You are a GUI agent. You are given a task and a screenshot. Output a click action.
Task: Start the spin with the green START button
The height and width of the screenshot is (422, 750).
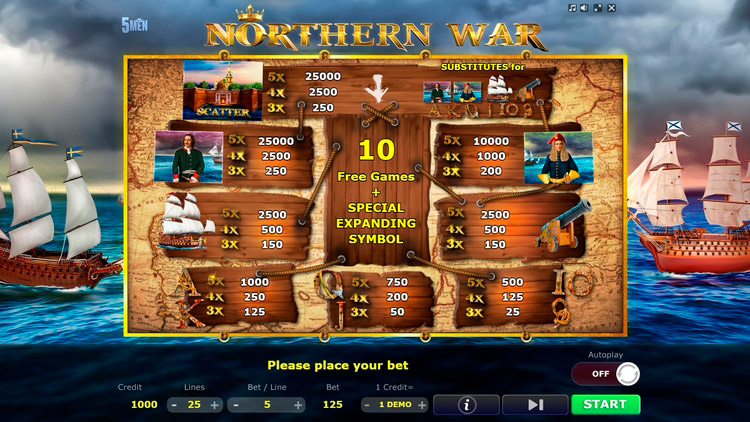[x=605, y=405]
